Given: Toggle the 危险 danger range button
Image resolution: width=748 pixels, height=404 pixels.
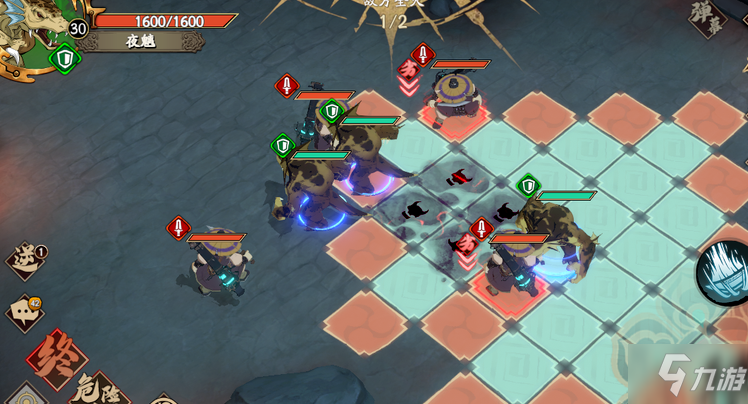Looking at the screenshot, I should 98,388.
